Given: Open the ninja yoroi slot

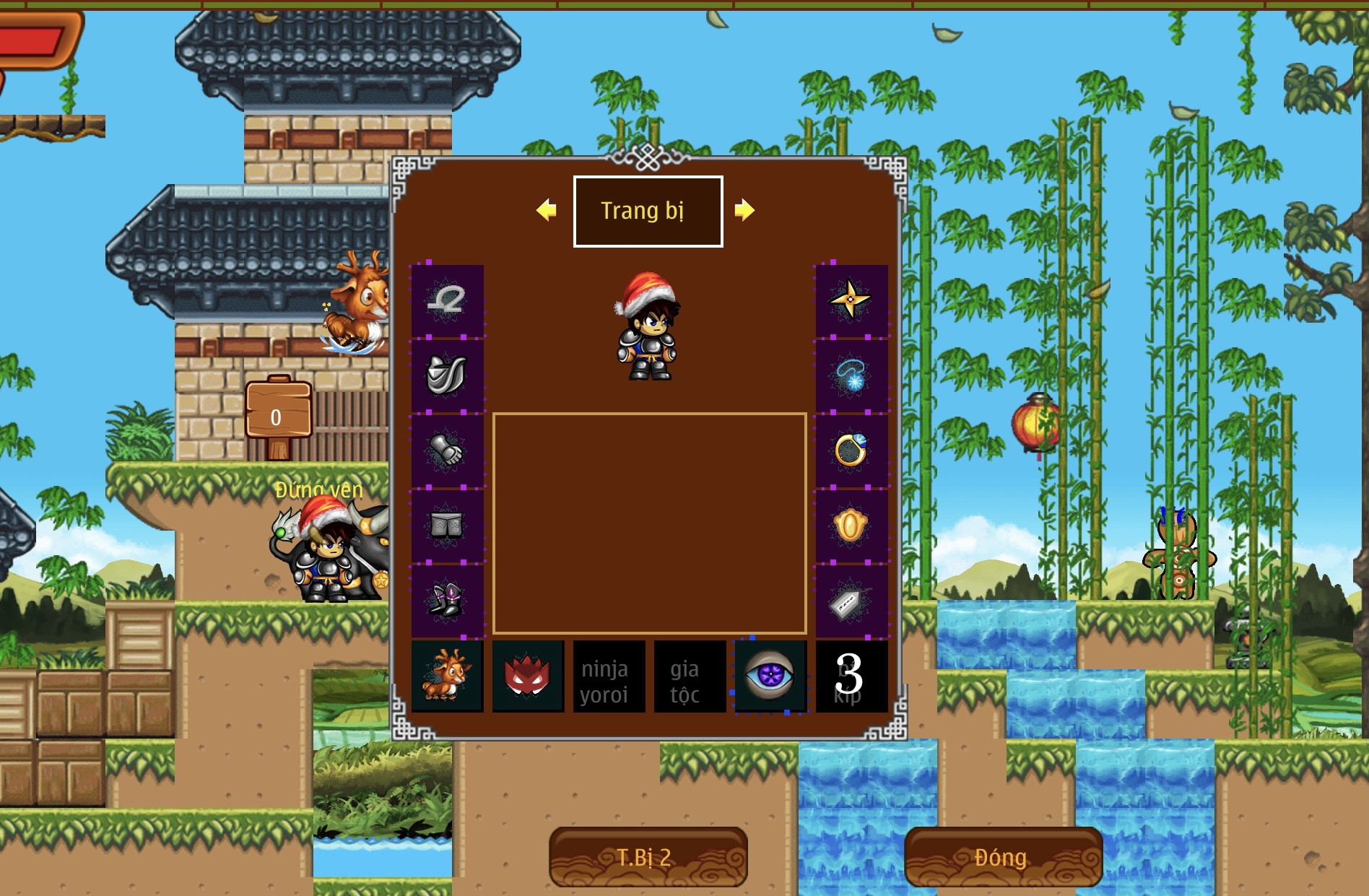Looking at the screenshot, I should 609,676.
